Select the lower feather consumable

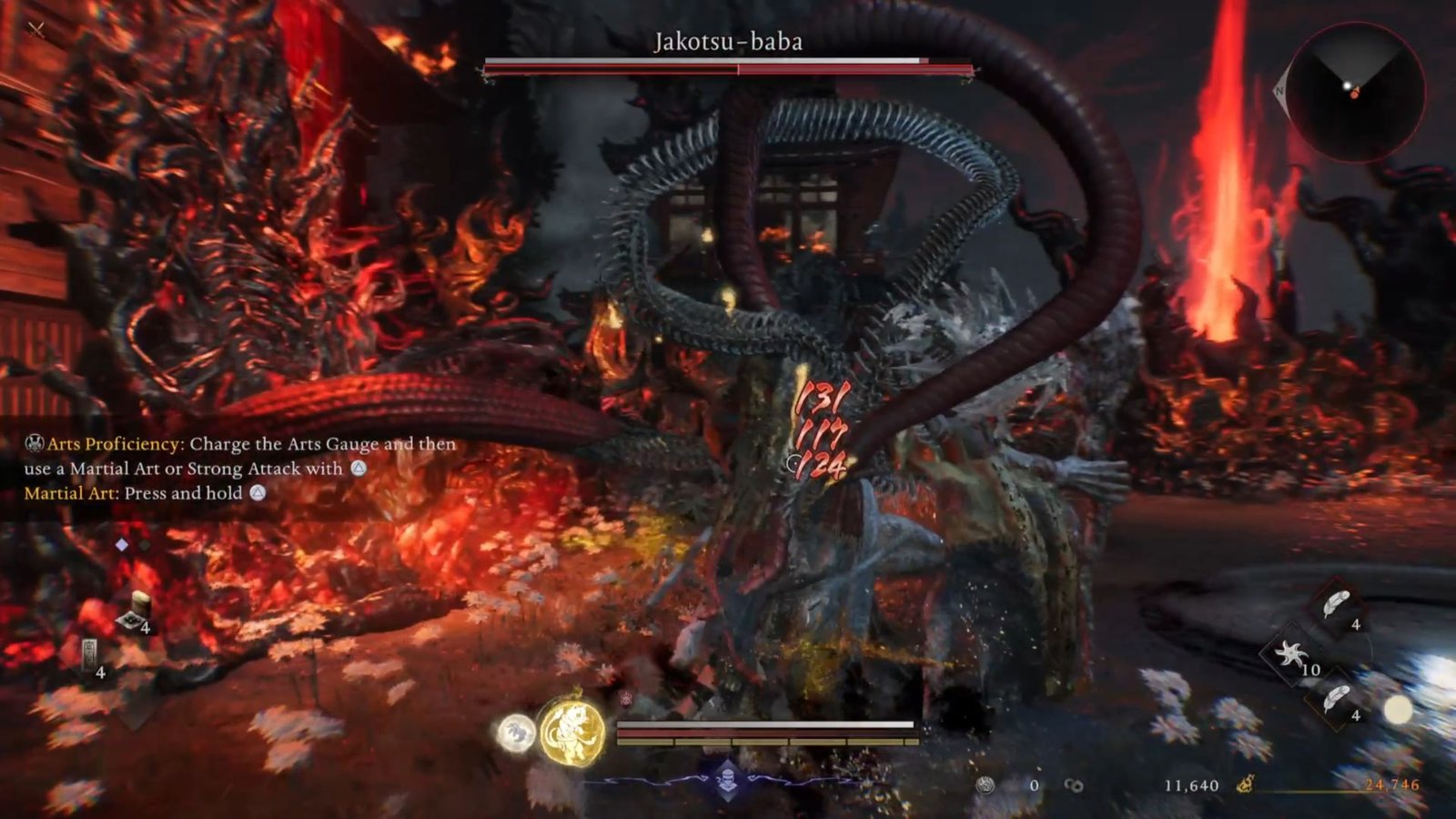click(x=1337, y=700)
